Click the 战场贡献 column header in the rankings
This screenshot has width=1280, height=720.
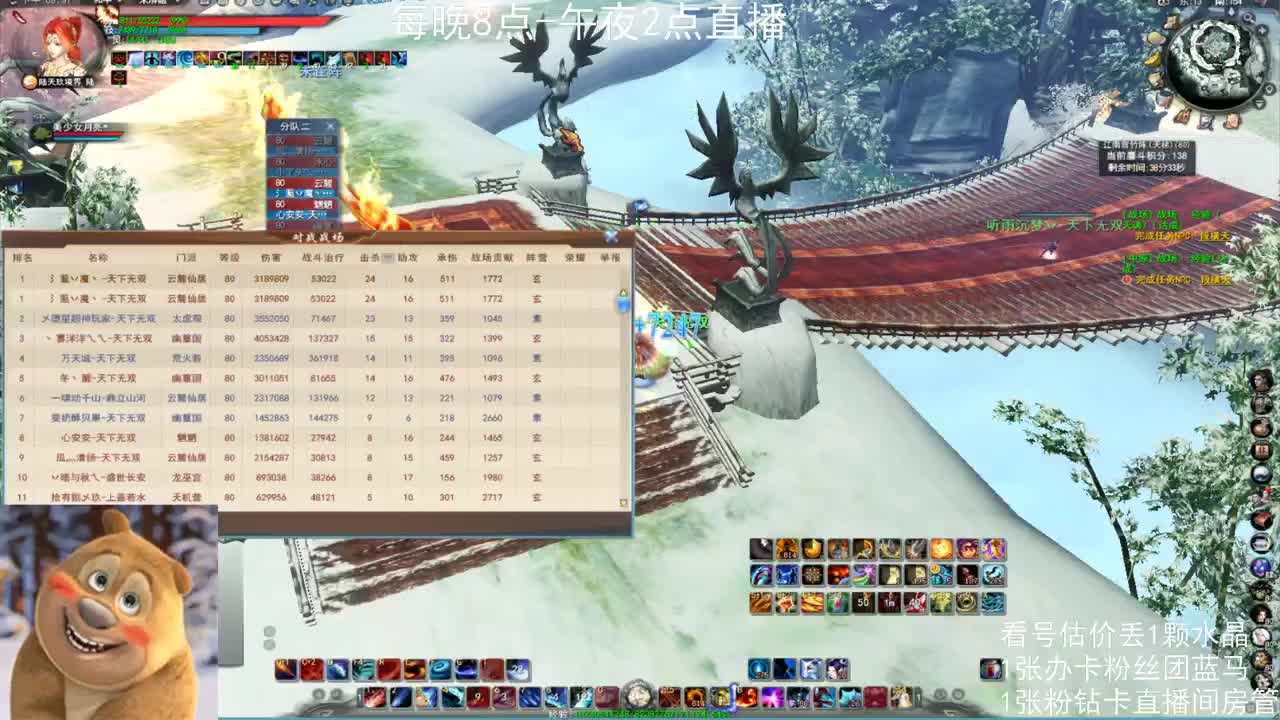click(490, 256)
